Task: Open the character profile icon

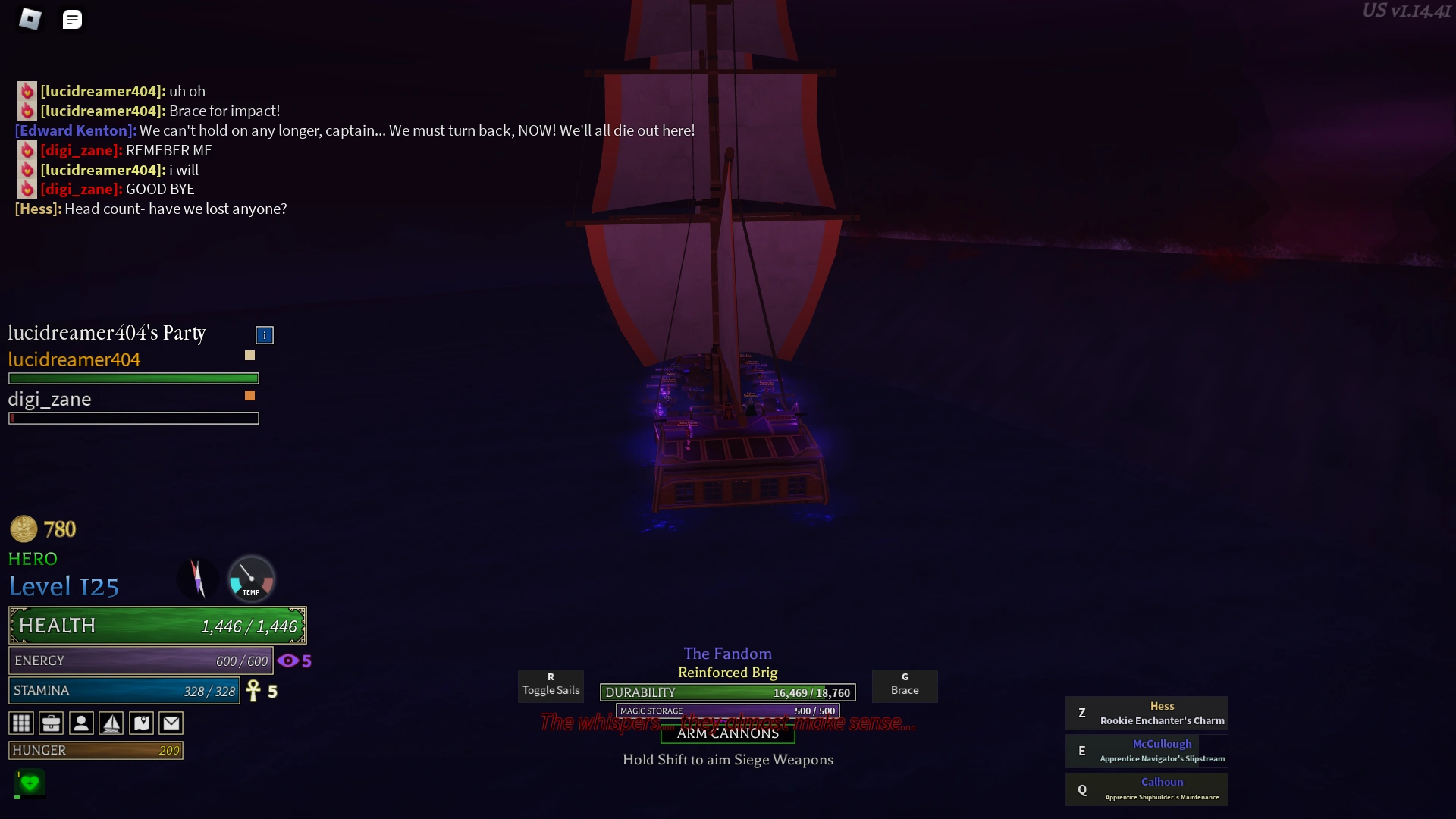Action: tap(81, 723)
